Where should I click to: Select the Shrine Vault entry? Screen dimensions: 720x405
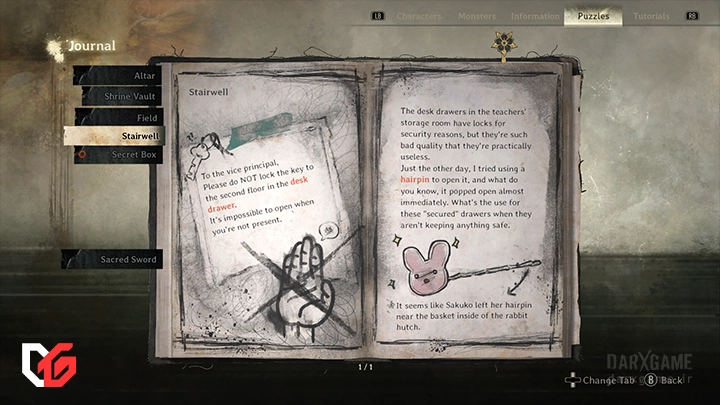121,96
